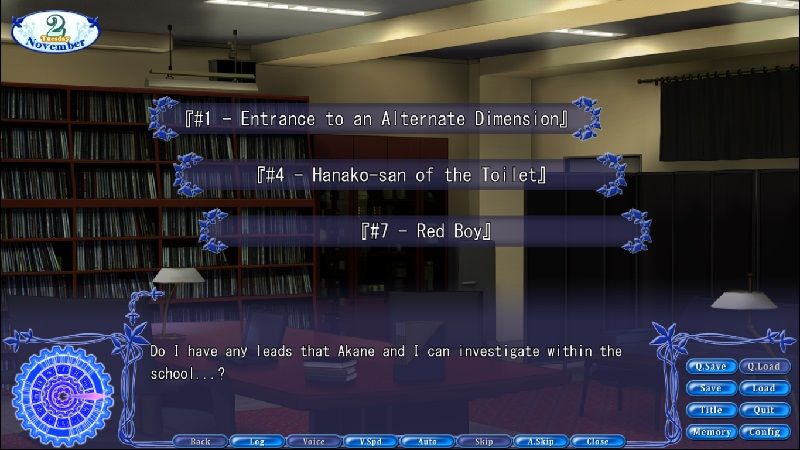
Task: Choose '#1 - Entrance to an Alternate Dimension'
Action: (x=377, y=119)
